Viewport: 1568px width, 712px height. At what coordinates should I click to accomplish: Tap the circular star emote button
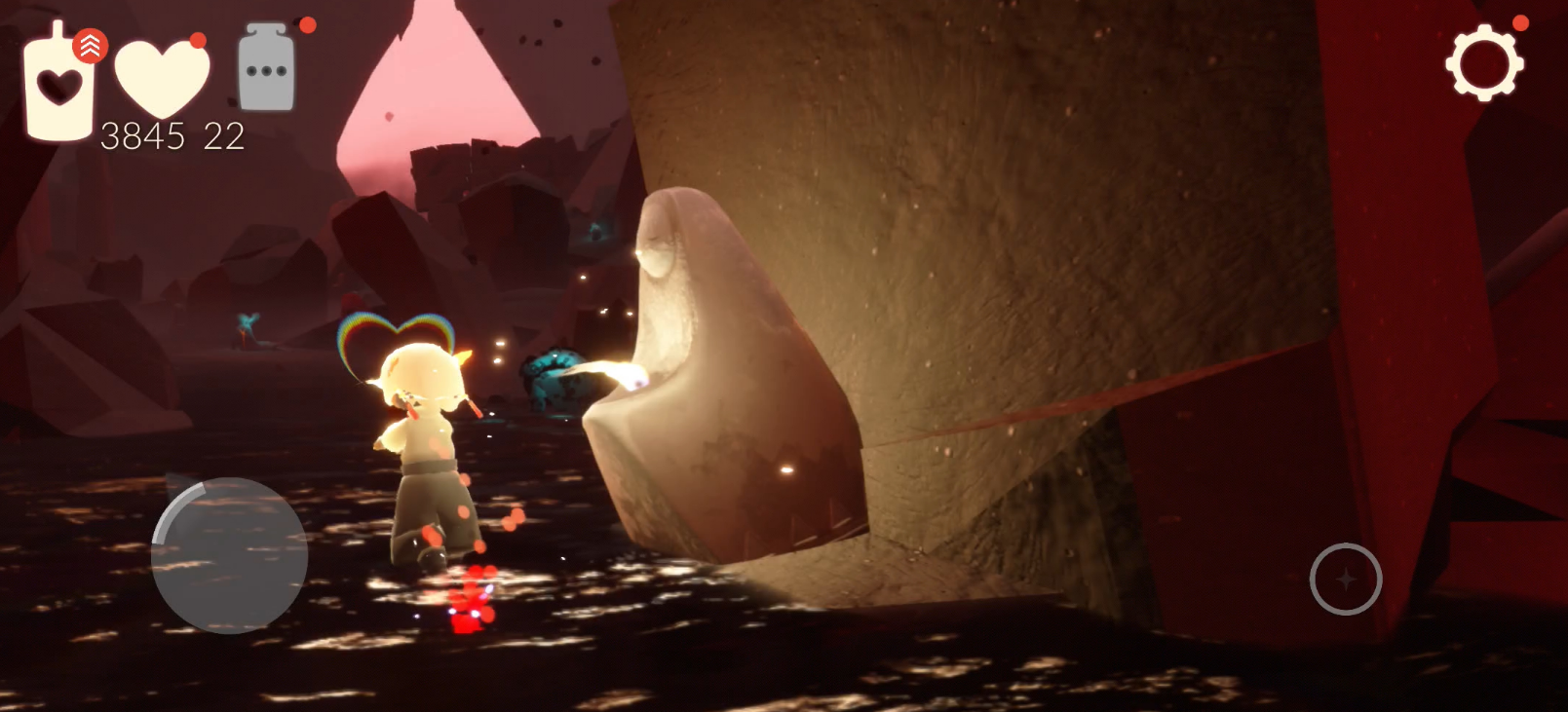pyautogui.click(x=1345, y=579)
